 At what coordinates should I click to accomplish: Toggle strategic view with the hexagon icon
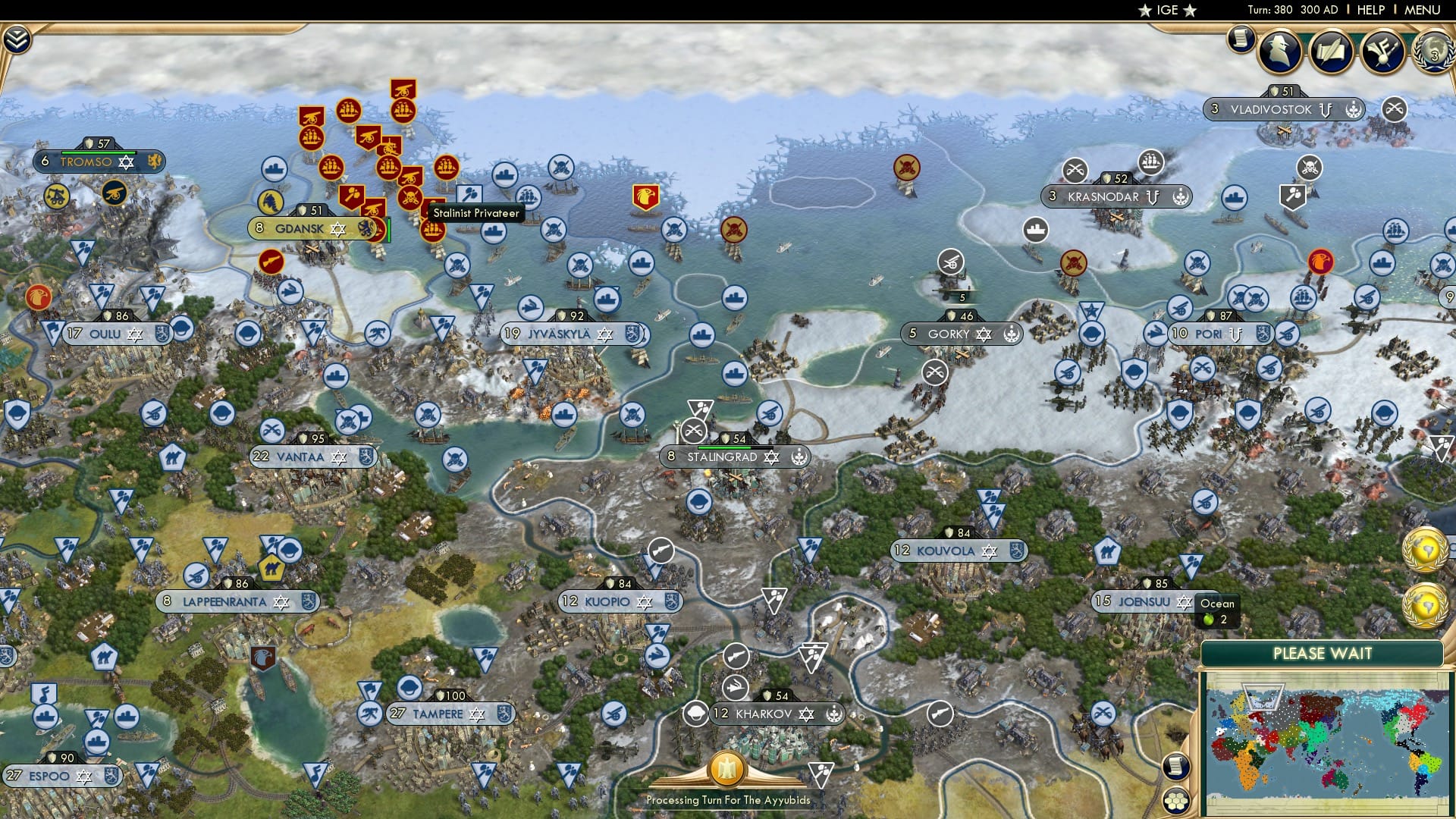(x=1175, y=800)
